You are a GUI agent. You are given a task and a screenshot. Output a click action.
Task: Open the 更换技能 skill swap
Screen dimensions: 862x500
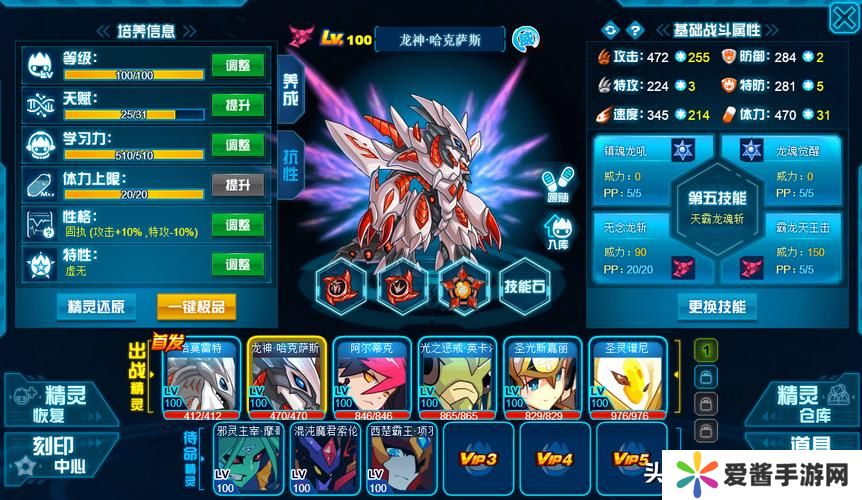click(x=716, y=306)
